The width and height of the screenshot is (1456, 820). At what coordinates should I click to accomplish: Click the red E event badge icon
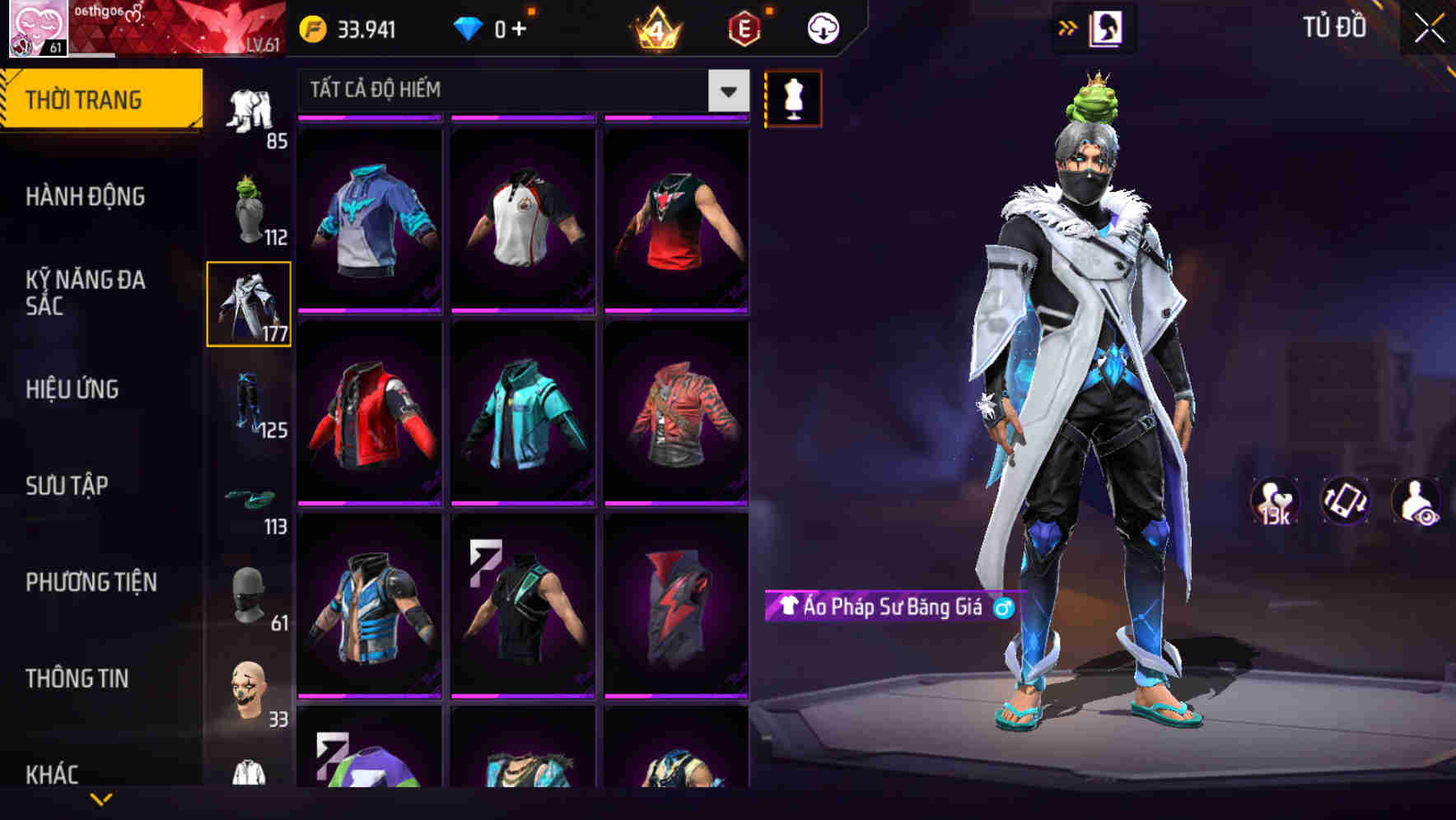click(x=744, y=28)
